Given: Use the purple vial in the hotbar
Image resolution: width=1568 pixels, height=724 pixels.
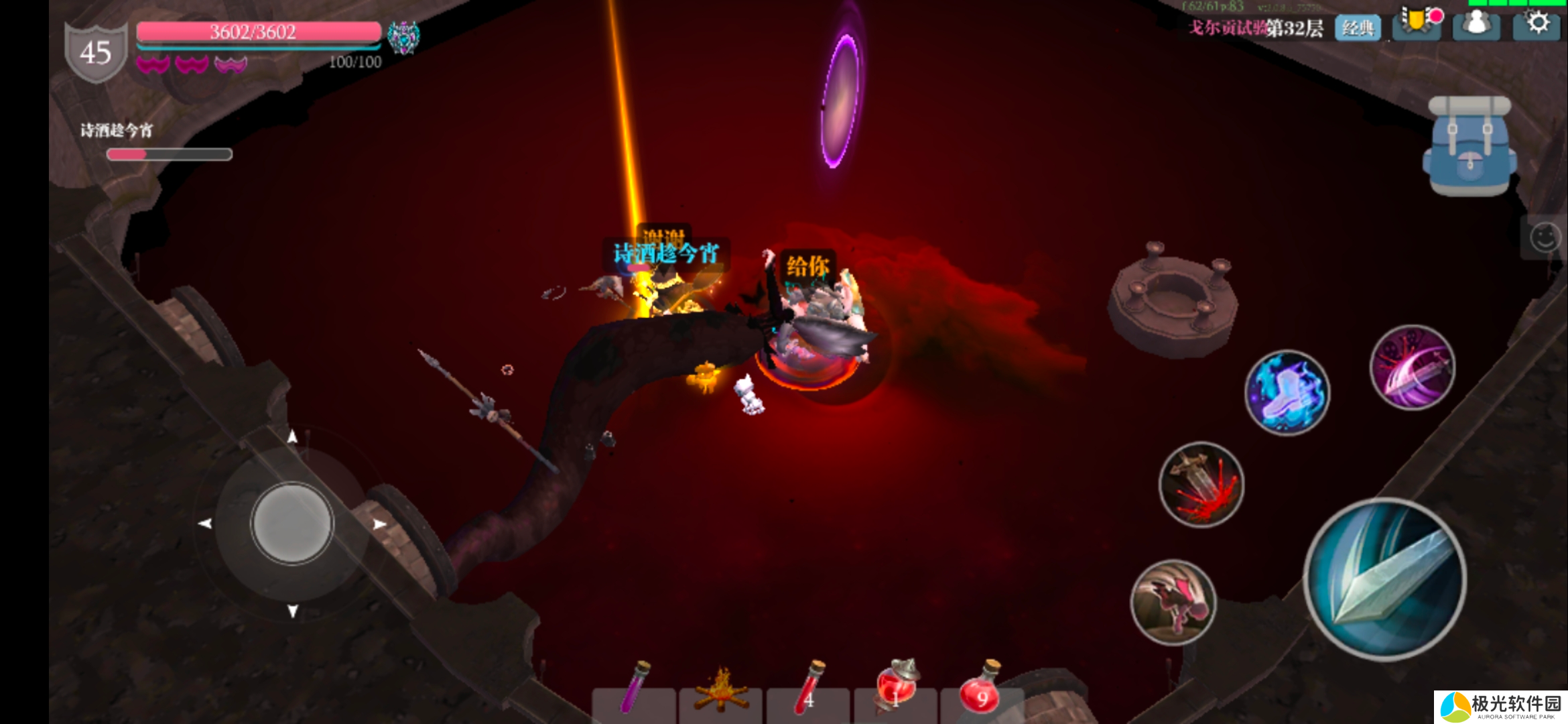Looking at the screenshot, I should (x=633, y=689).
